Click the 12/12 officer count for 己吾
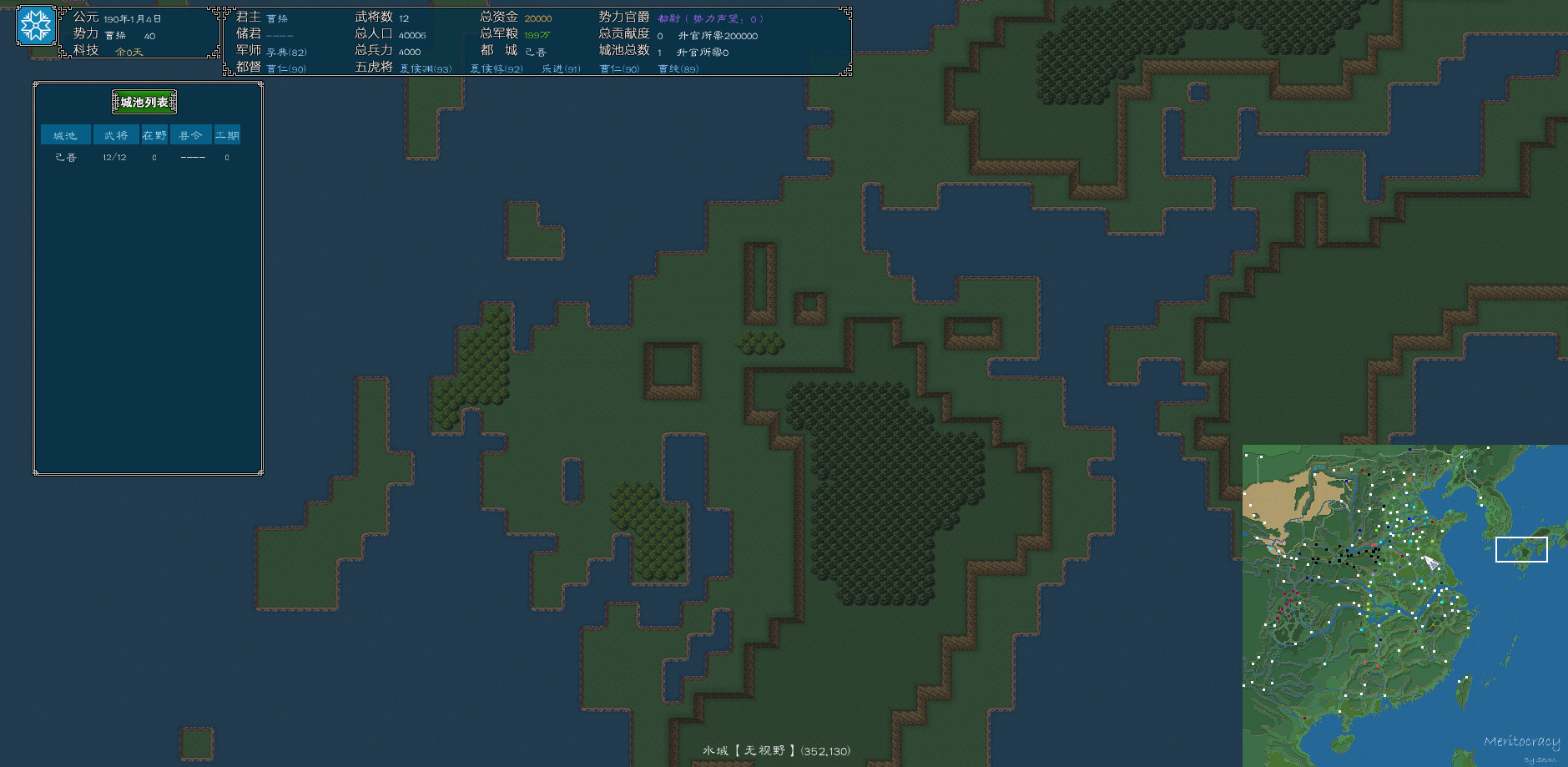1568x767 pixels. [116, 157]
